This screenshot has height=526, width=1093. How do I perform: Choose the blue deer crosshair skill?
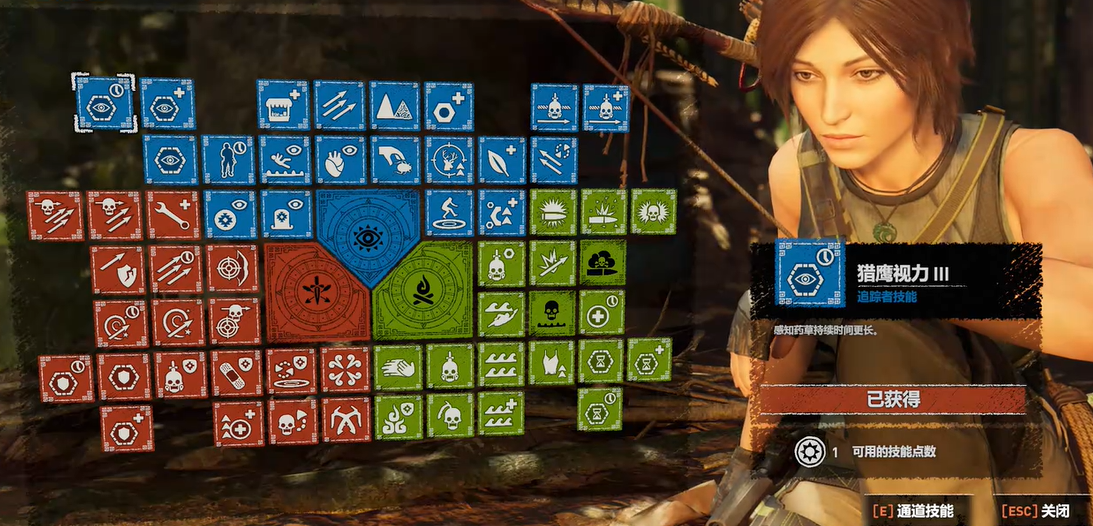coord(449,160)
